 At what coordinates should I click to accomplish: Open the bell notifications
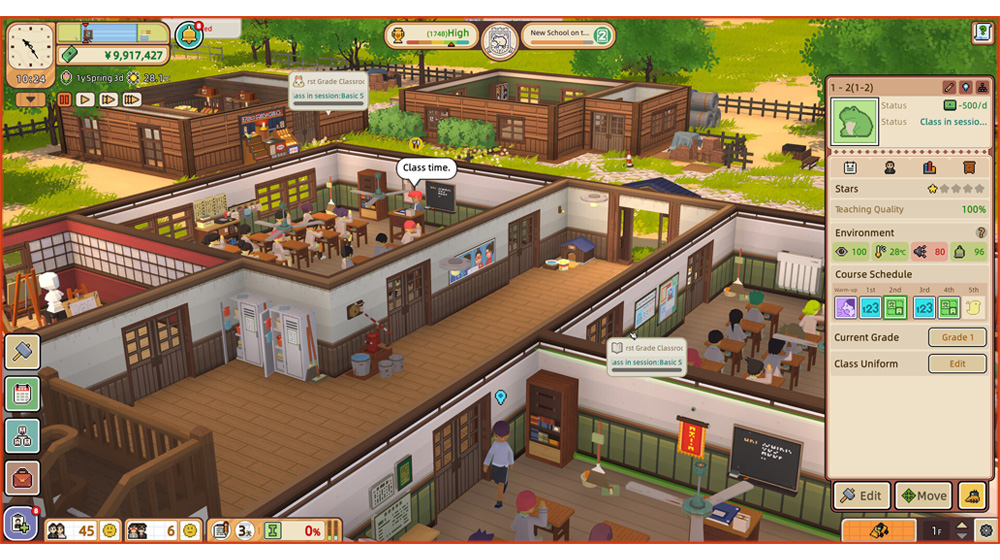(x=187, y=35)
